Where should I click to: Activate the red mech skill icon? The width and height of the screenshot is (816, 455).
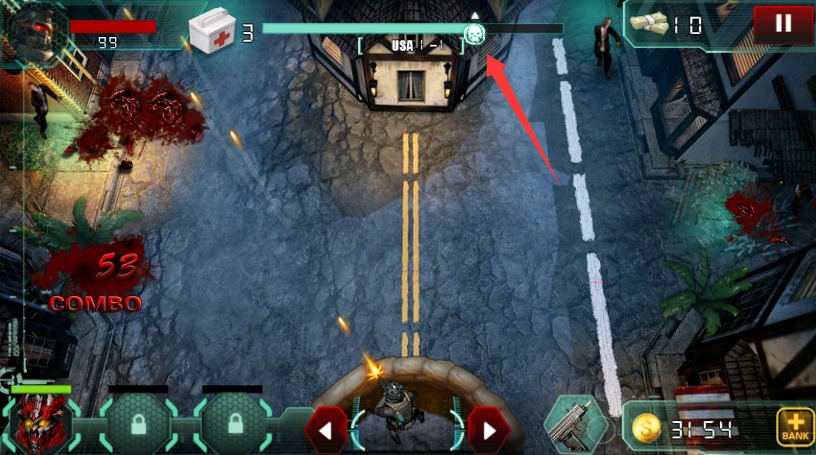[x=40, y=423]
